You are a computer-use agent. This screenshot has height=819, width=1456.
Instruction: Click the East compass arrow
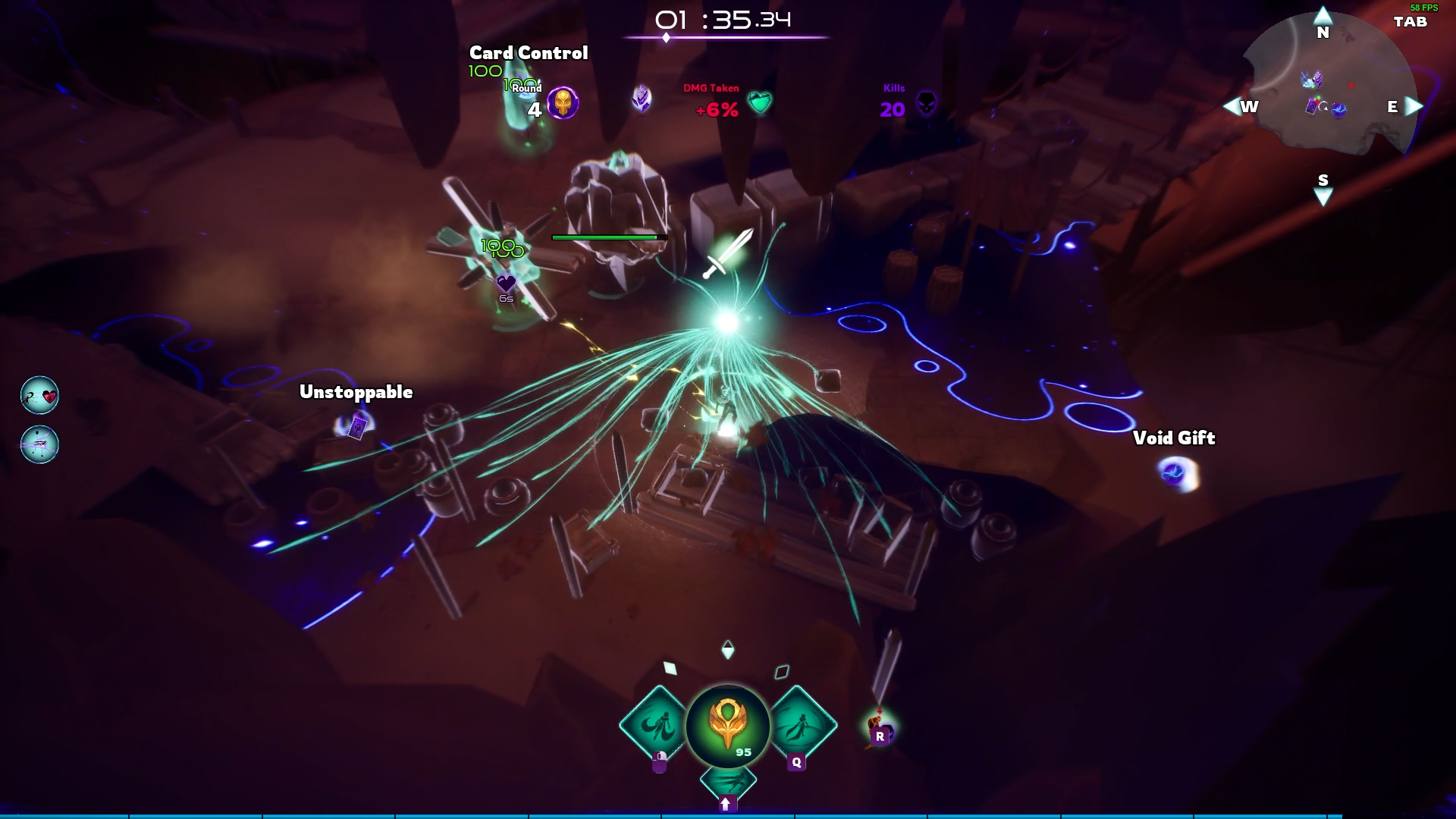coord(1414,106)
